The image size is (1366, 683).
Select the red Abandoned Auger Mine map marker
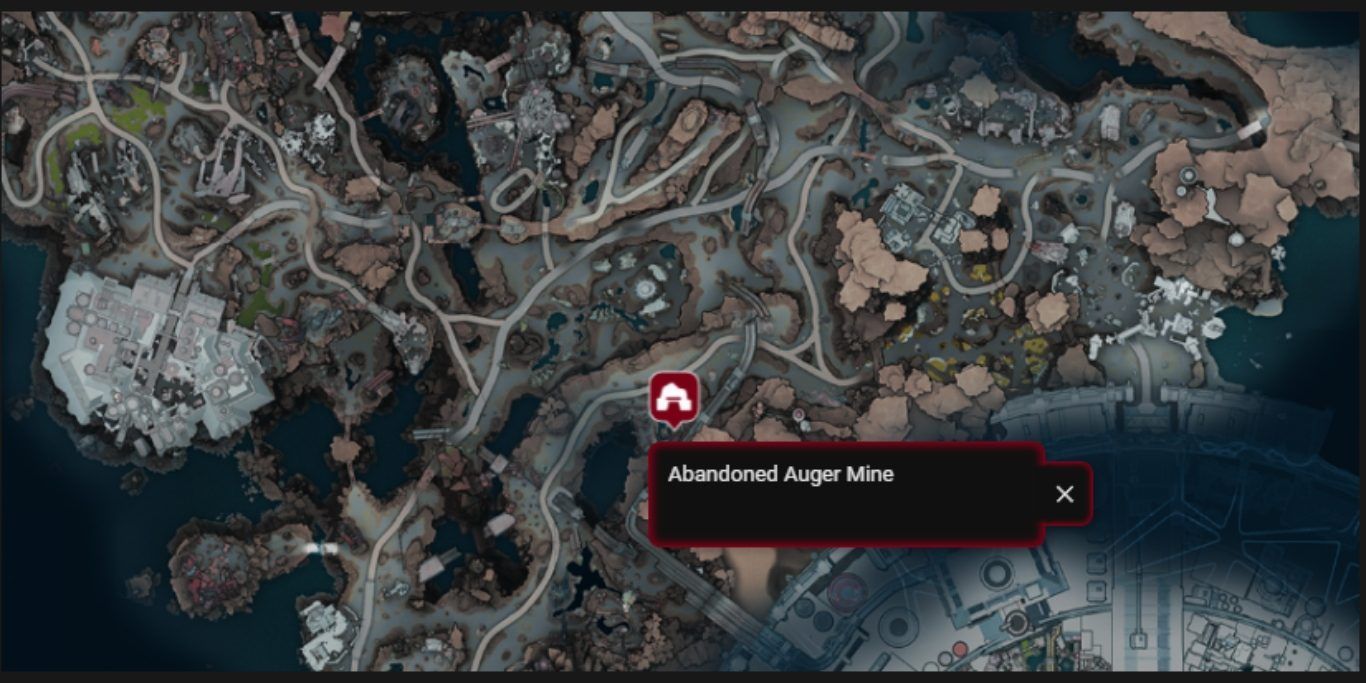point(672,398)
